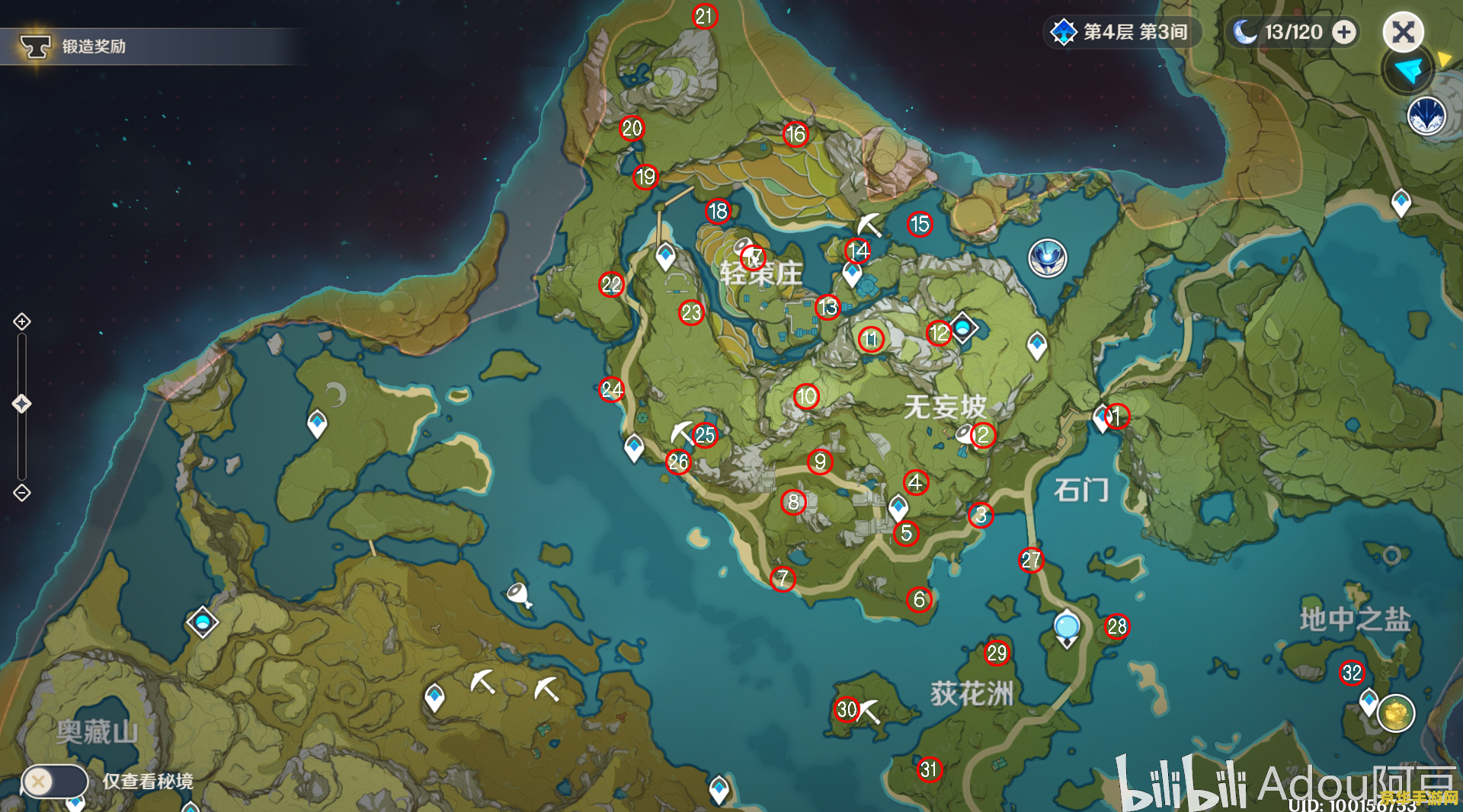Select the domain marker beside number 12
This screenshot has width=1463, height=812.
962,328
